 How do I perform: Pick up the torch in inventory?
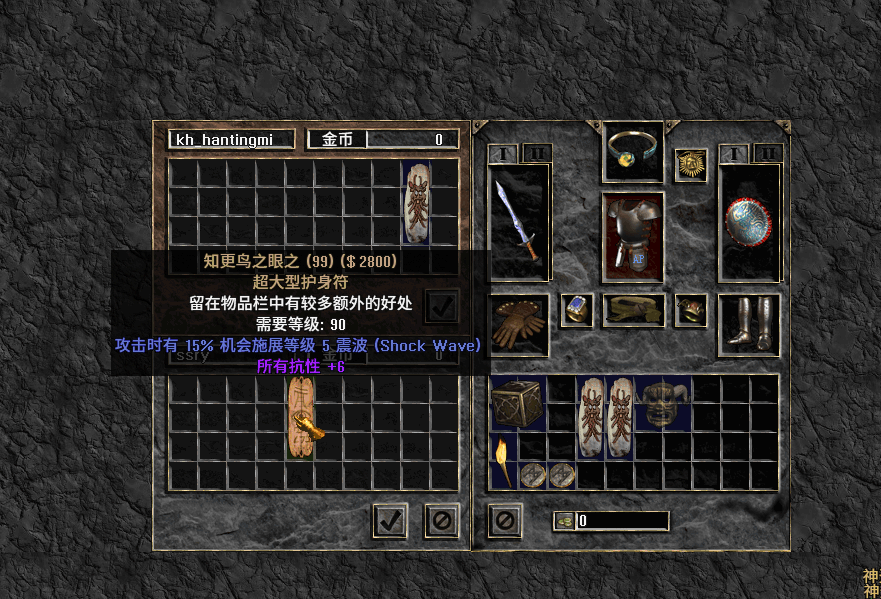click(503, 462)
